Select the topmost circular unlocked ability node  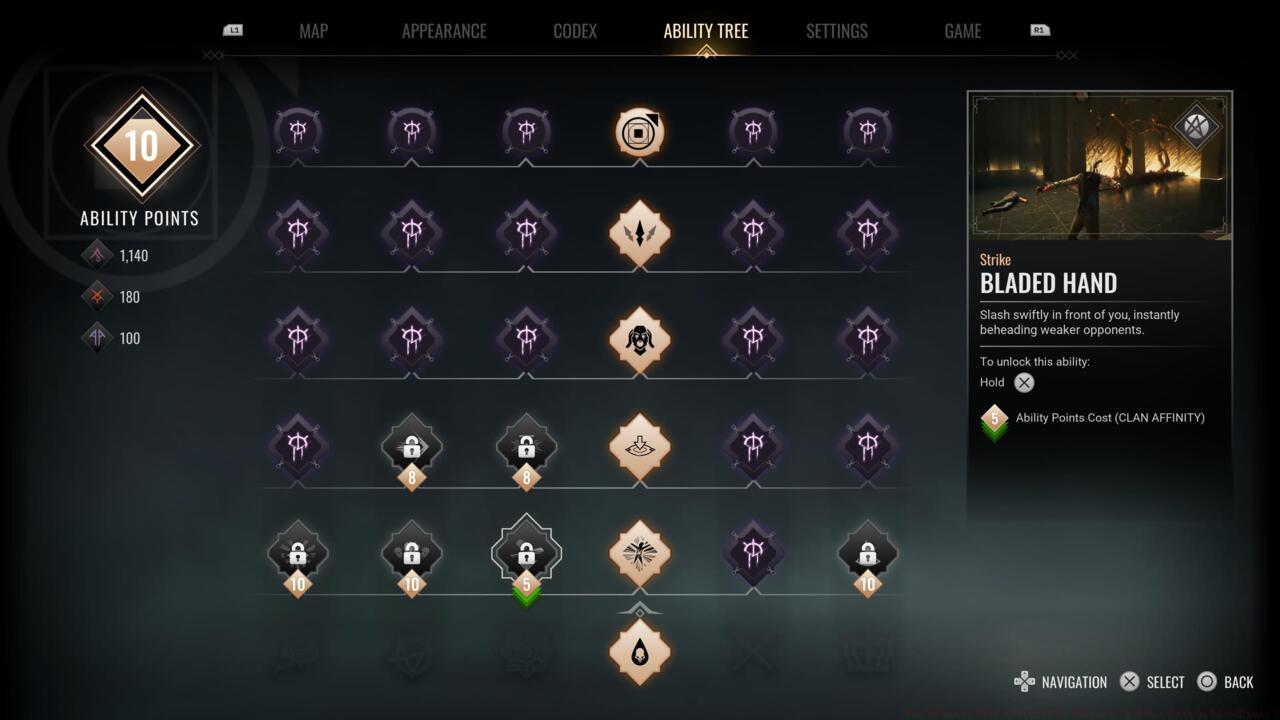coord(640,131)
